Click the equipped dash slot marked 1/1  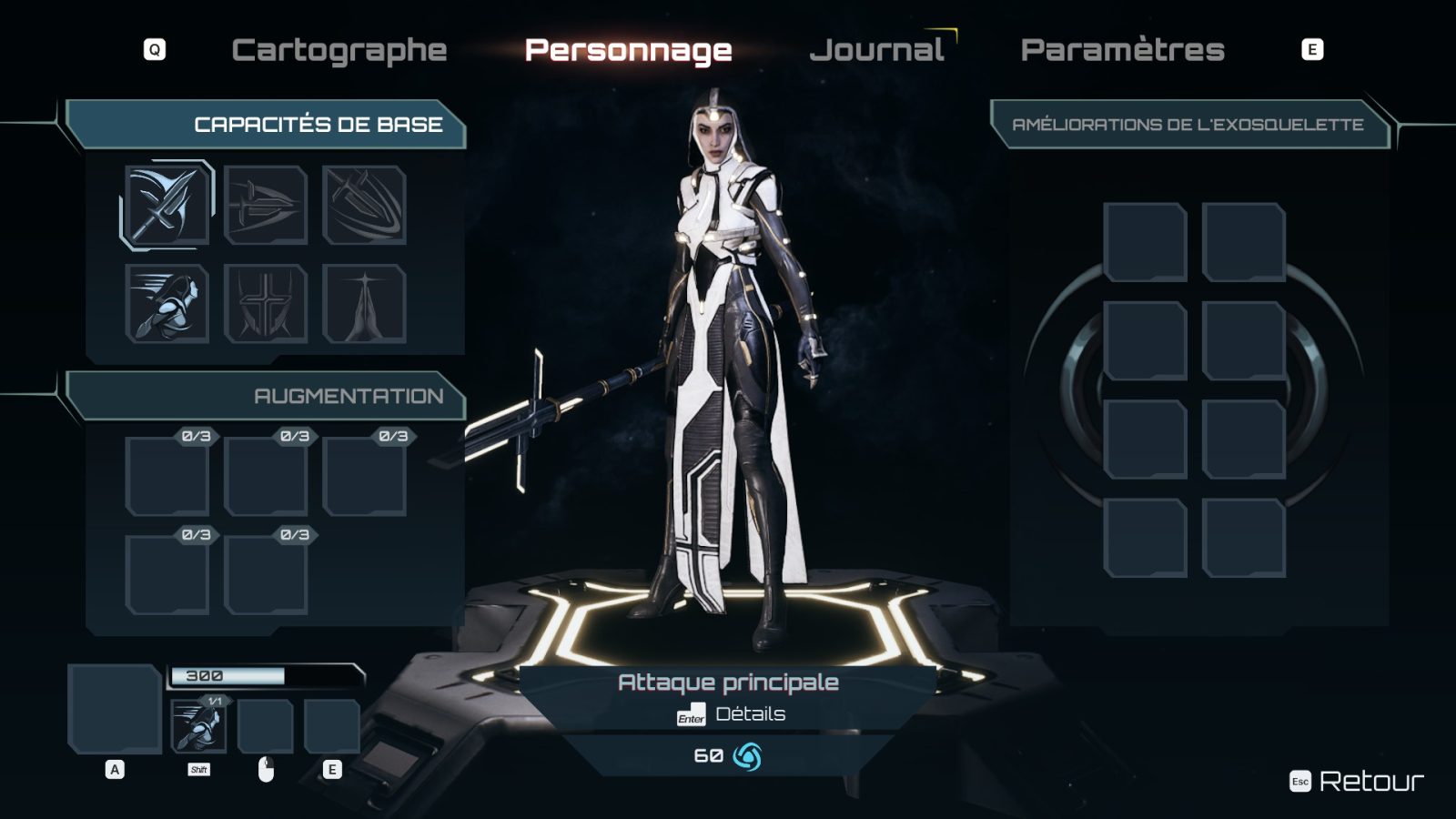coord(199,726)
